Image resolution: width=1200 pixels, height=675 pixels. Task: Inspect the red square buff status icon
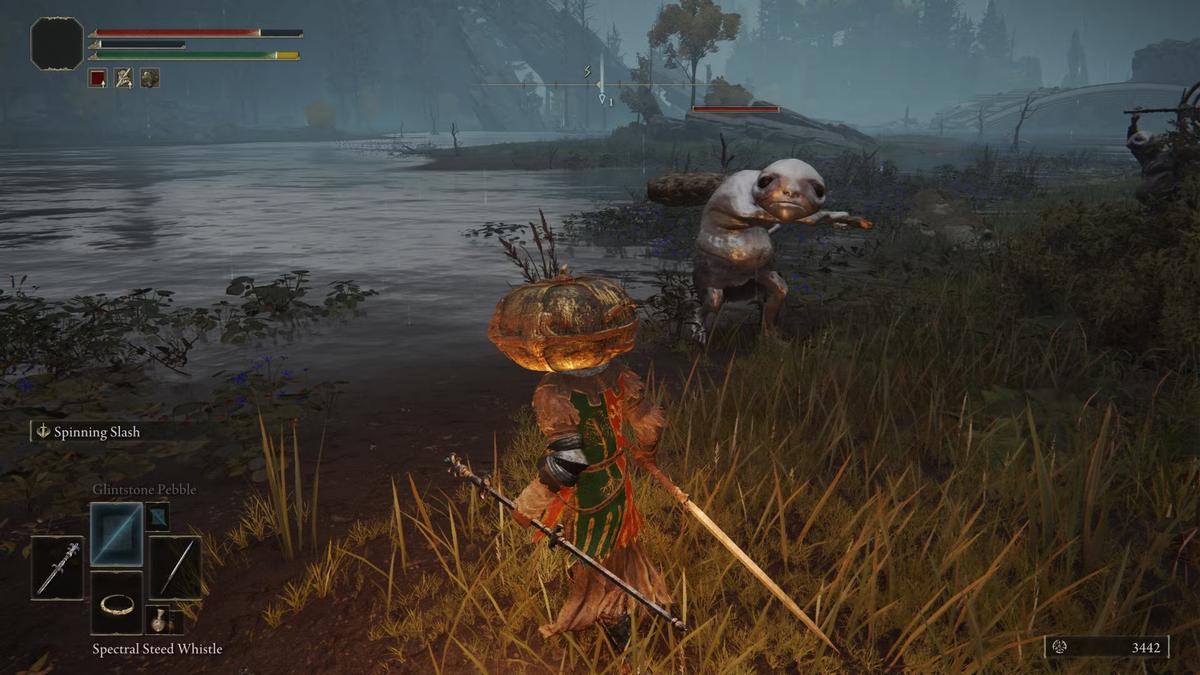pos(97,77)
